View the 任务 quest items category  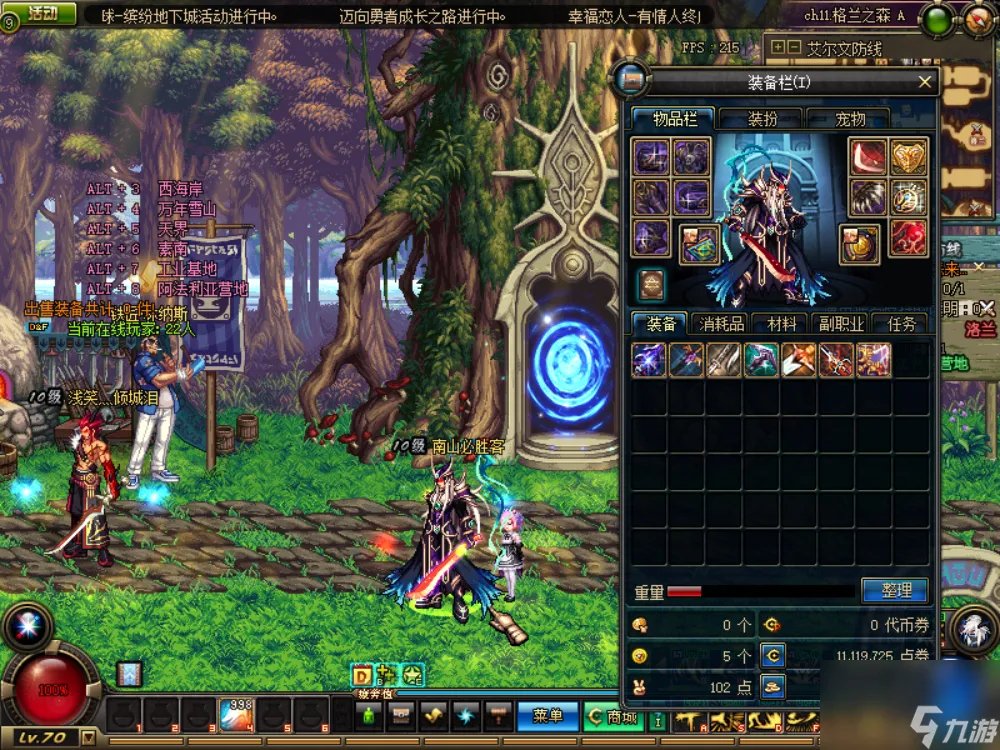click(900, 323)
